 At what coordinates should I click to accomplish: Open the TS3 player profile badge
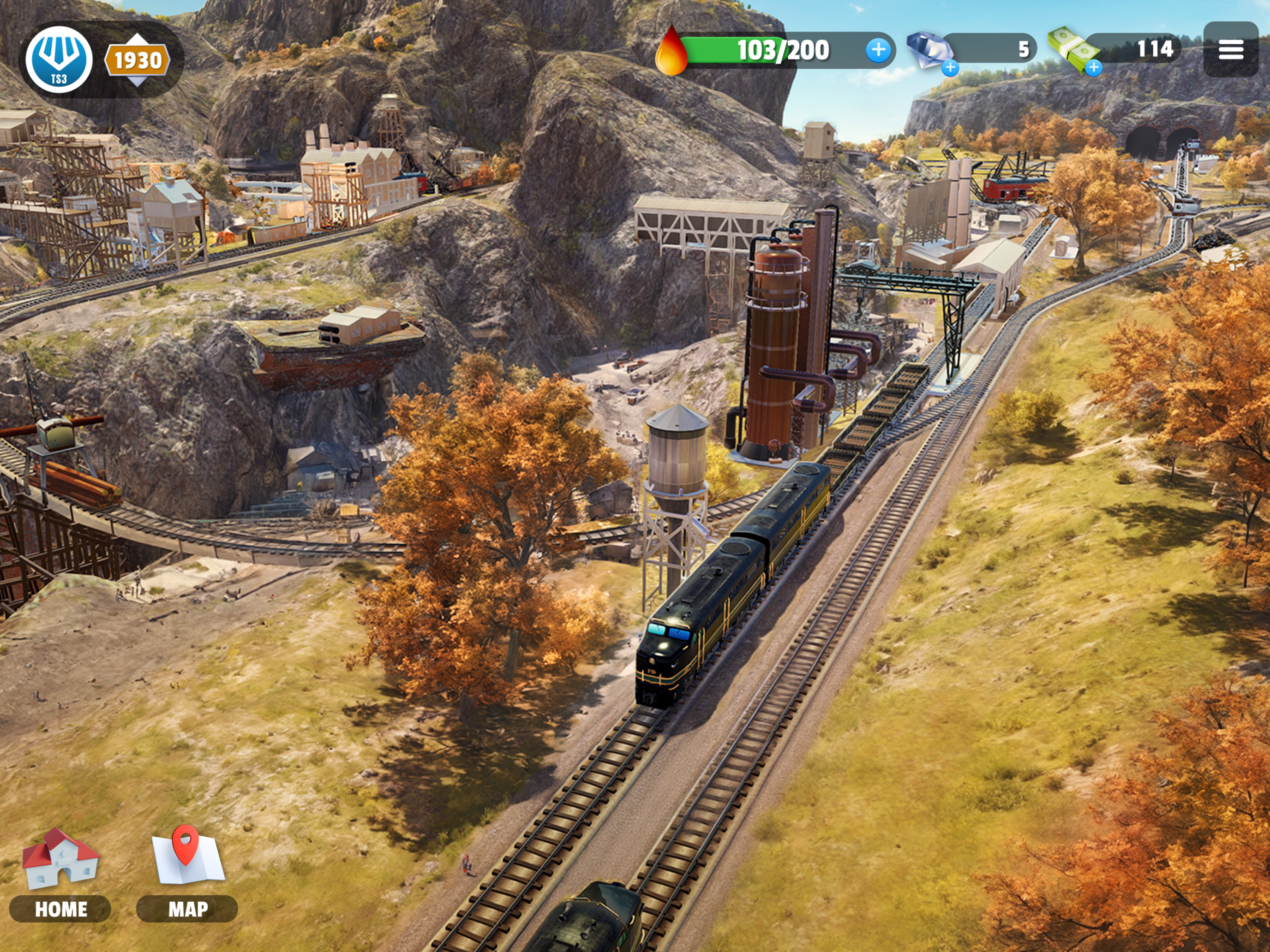[59, 59]
